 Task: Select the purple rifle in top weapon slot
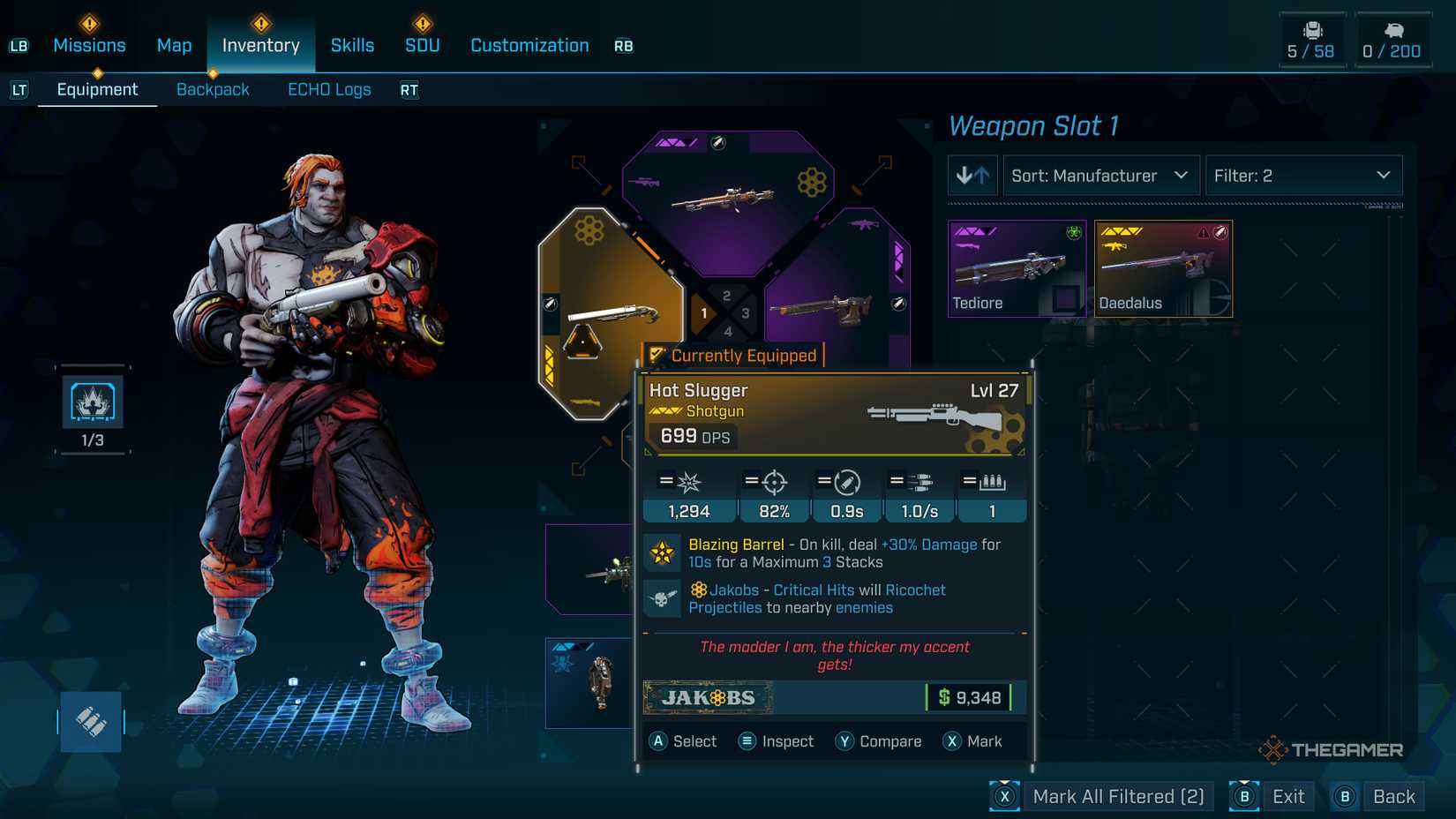(x=727, y=199)
